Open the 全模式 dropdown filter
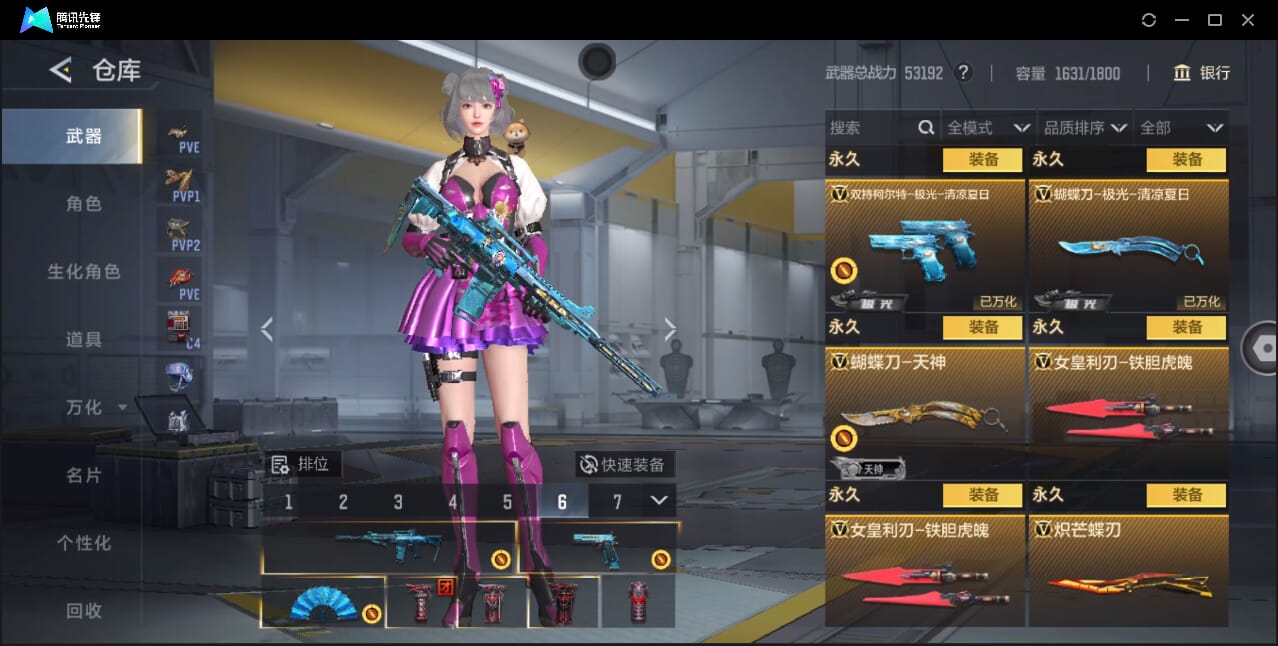Viewport: 1278px width, 646px height. pyautogui.click(x=988, y=128)
